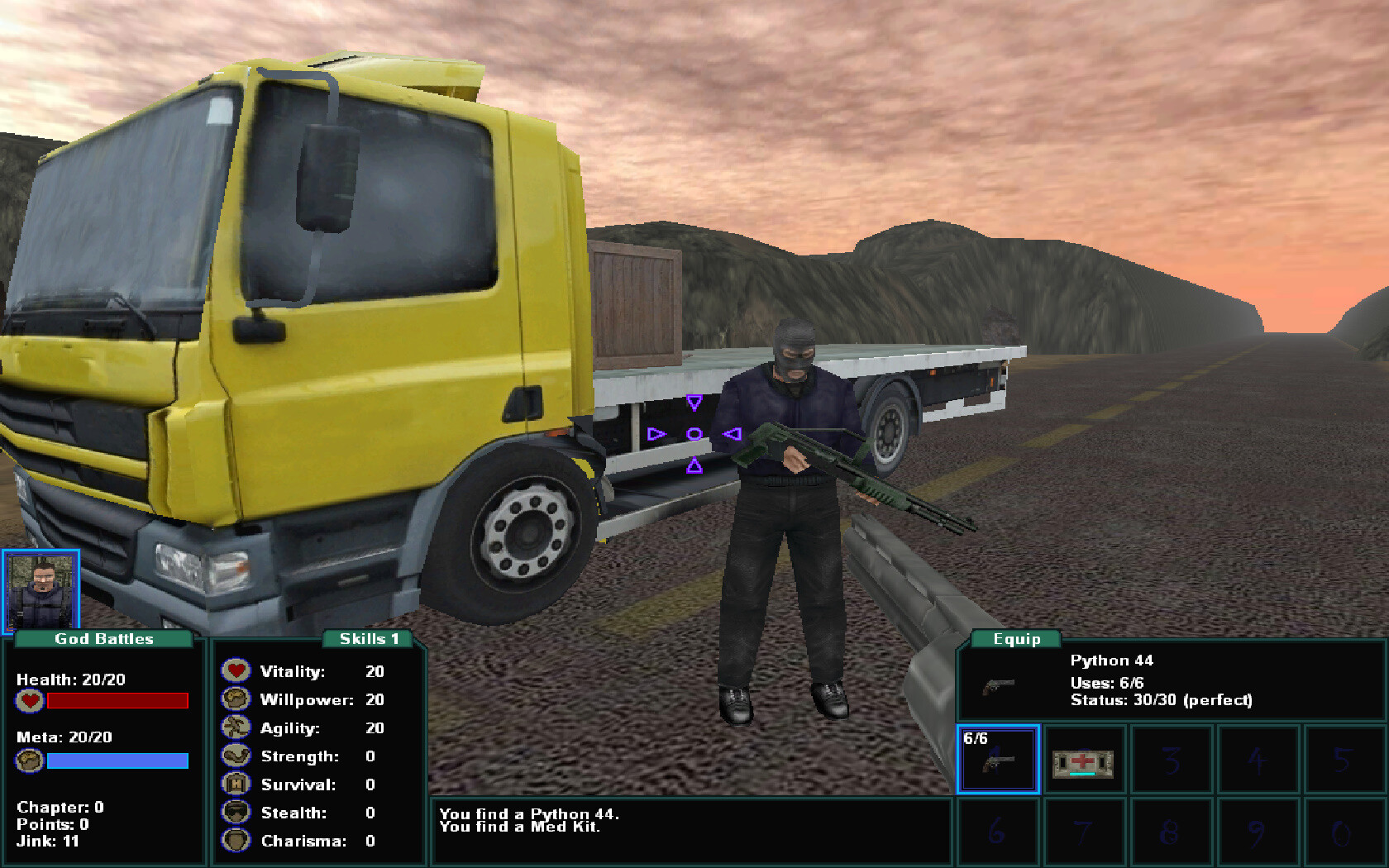Select the Vitality heart skill icon

(236, 670)
